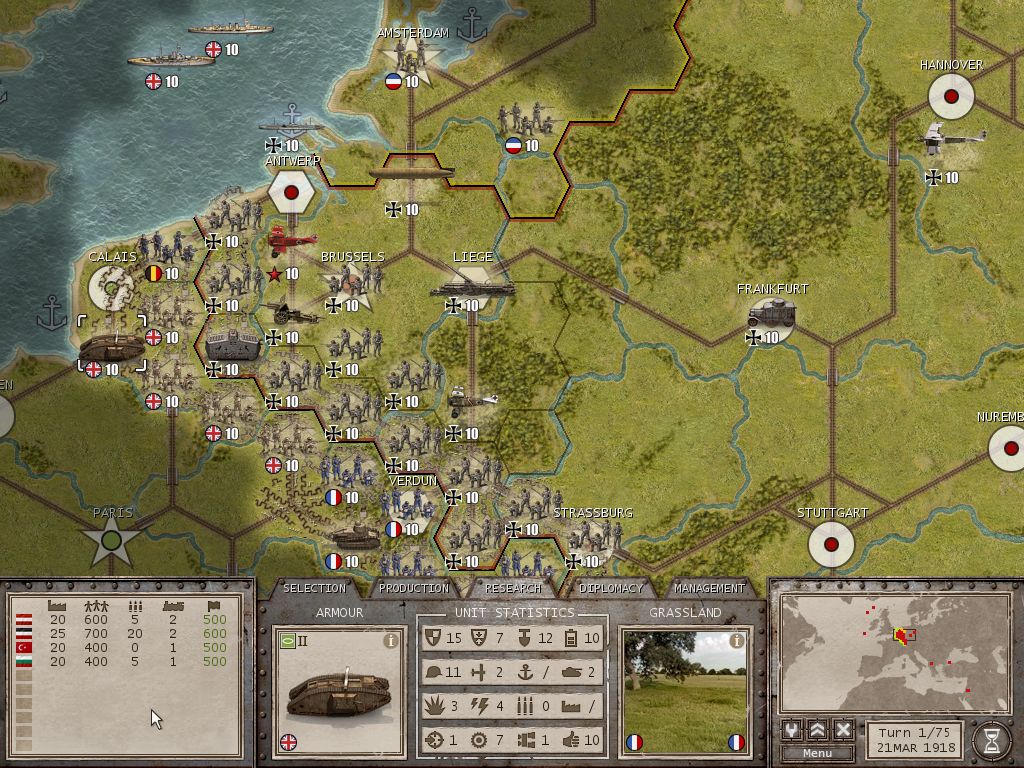Screen dimensions: 1024x768
Task: Open the Research tab
Action: pos(513,588)
